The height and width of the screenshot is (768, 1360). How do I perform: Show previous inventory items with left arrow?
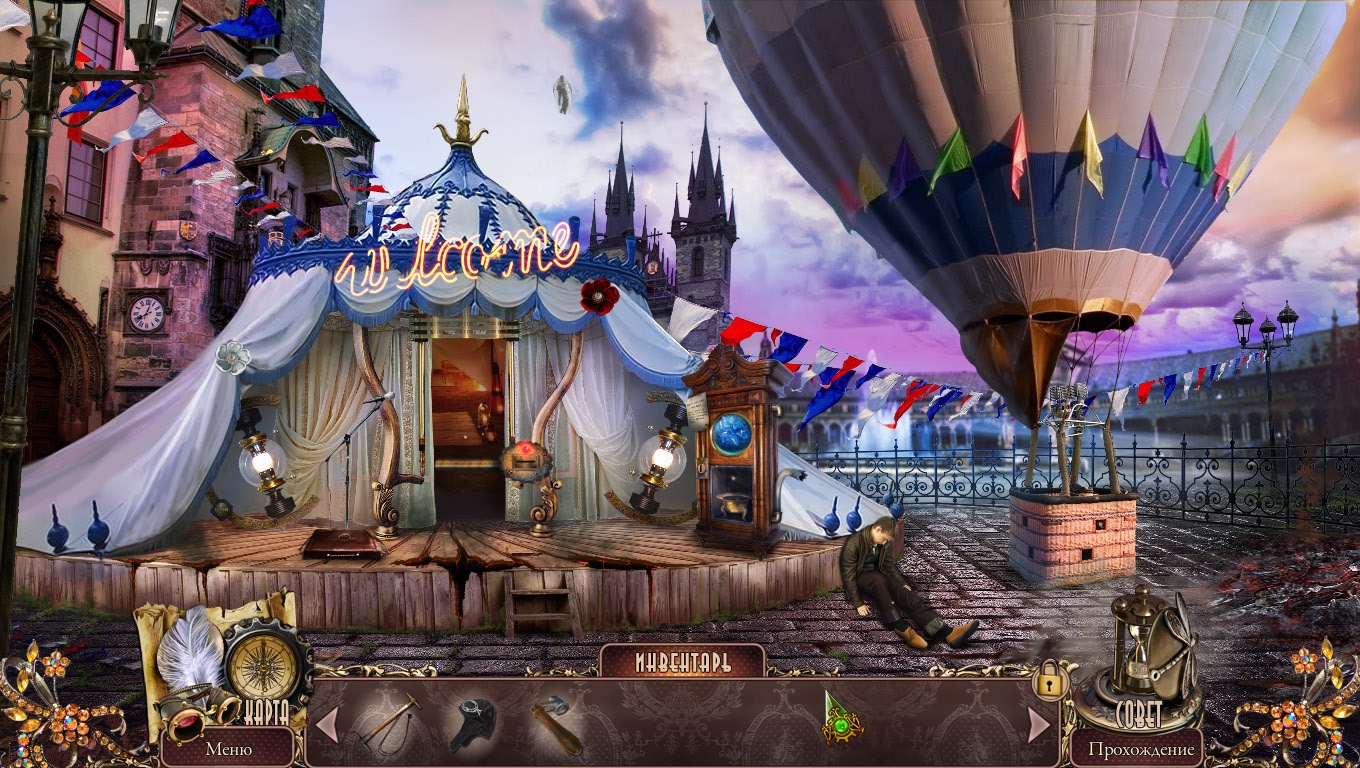tap(327, 724)
